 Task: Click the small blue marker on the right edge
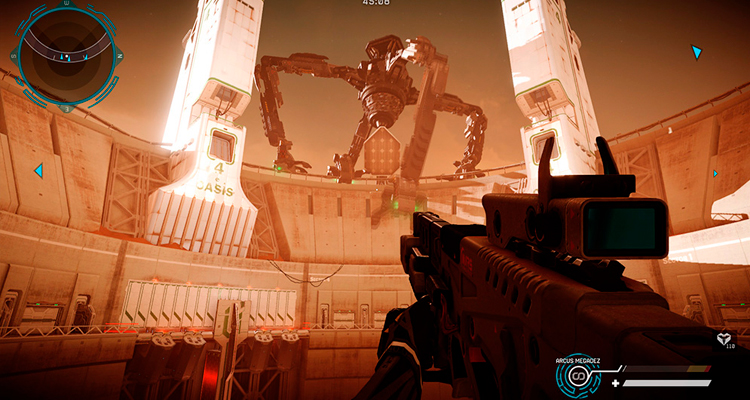715,173
